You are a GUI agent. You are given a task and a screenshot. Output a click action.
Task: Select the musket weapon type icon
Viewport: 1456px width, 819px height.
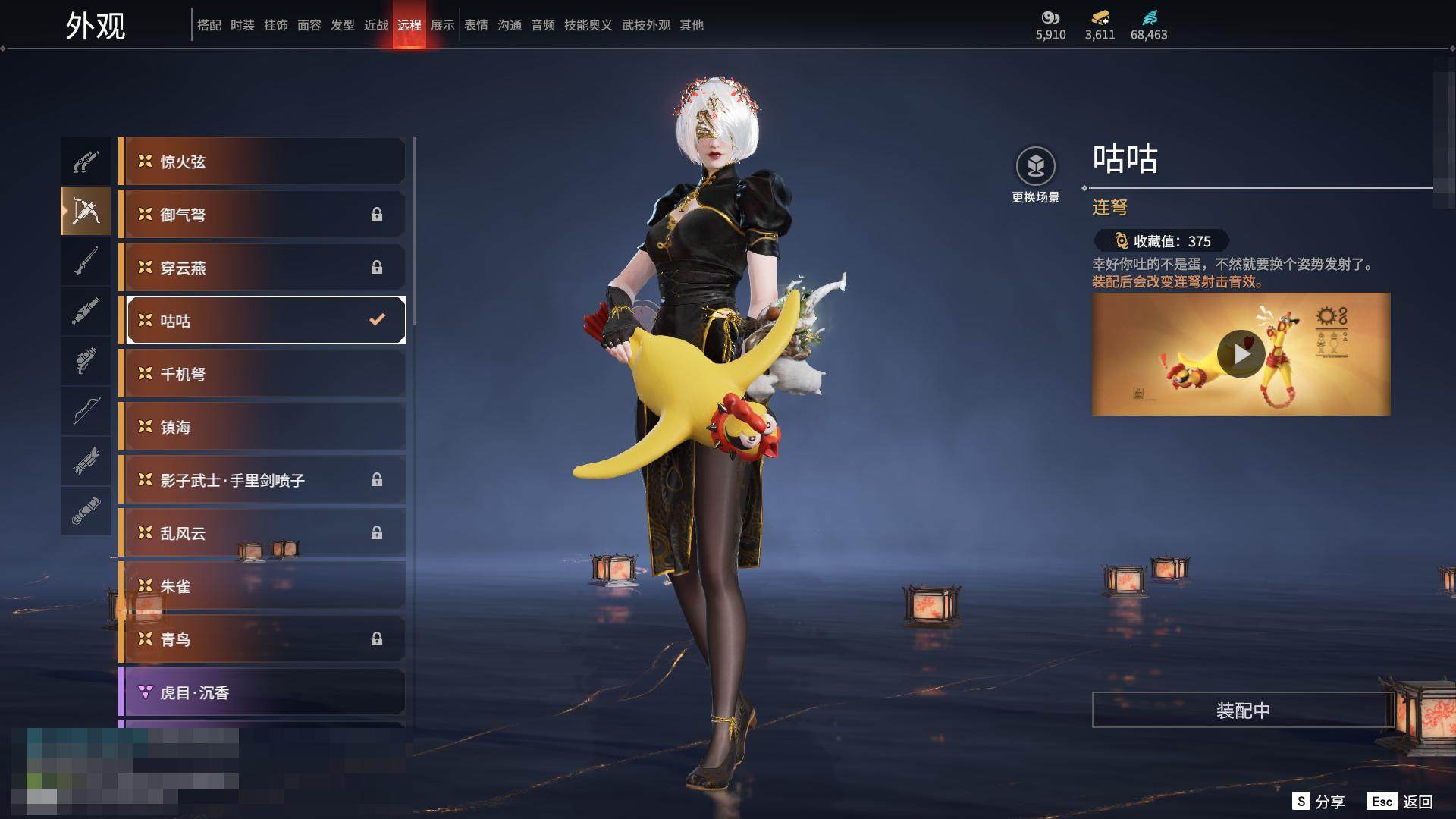click(x=86, y=261)
